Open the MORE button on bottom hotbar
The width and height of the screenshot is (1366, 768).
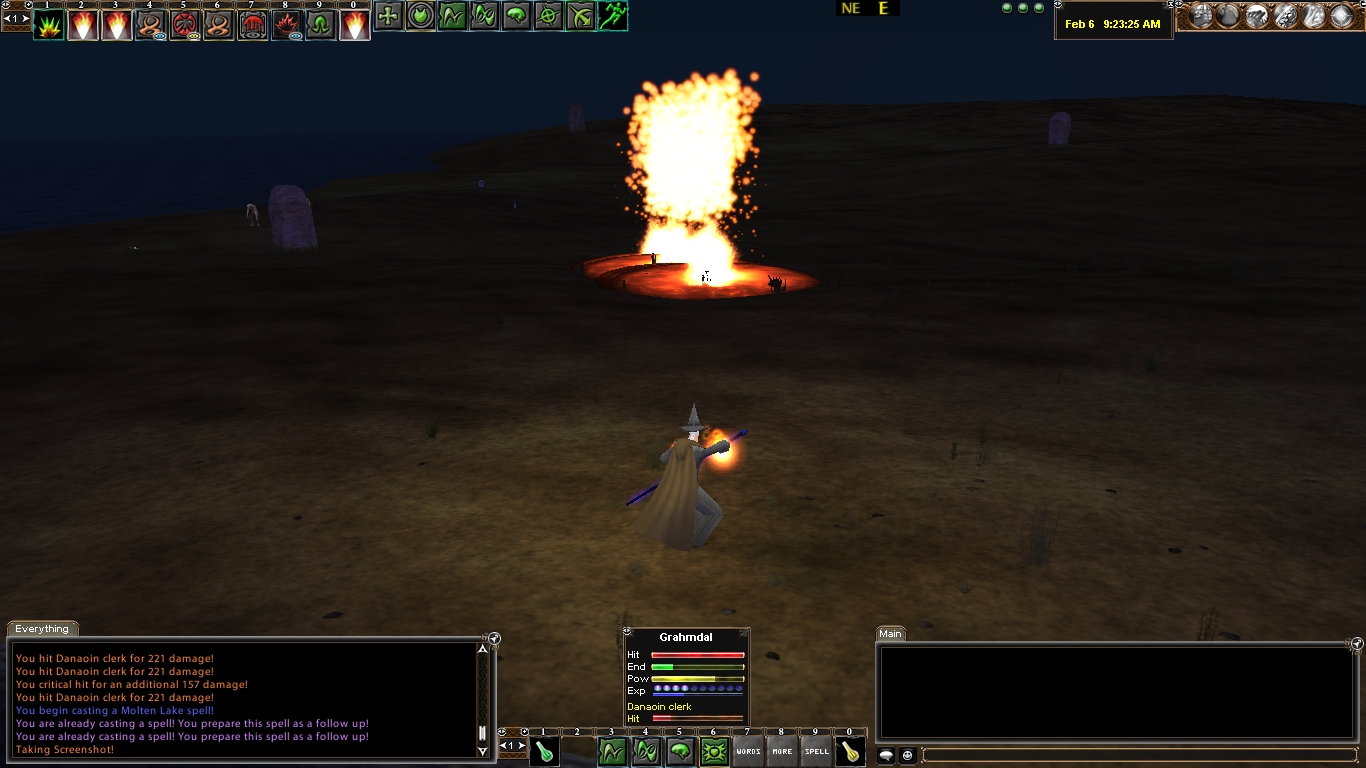coord(782,752)
